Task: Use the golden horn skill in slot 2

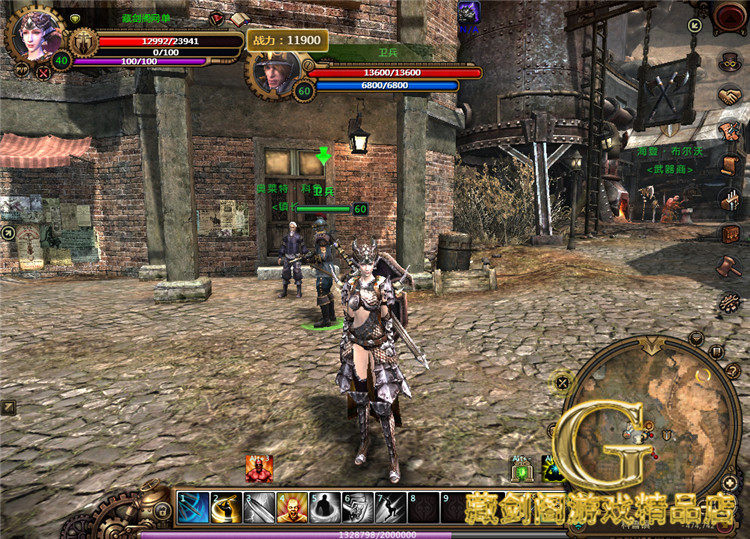Action: (226, 507)
